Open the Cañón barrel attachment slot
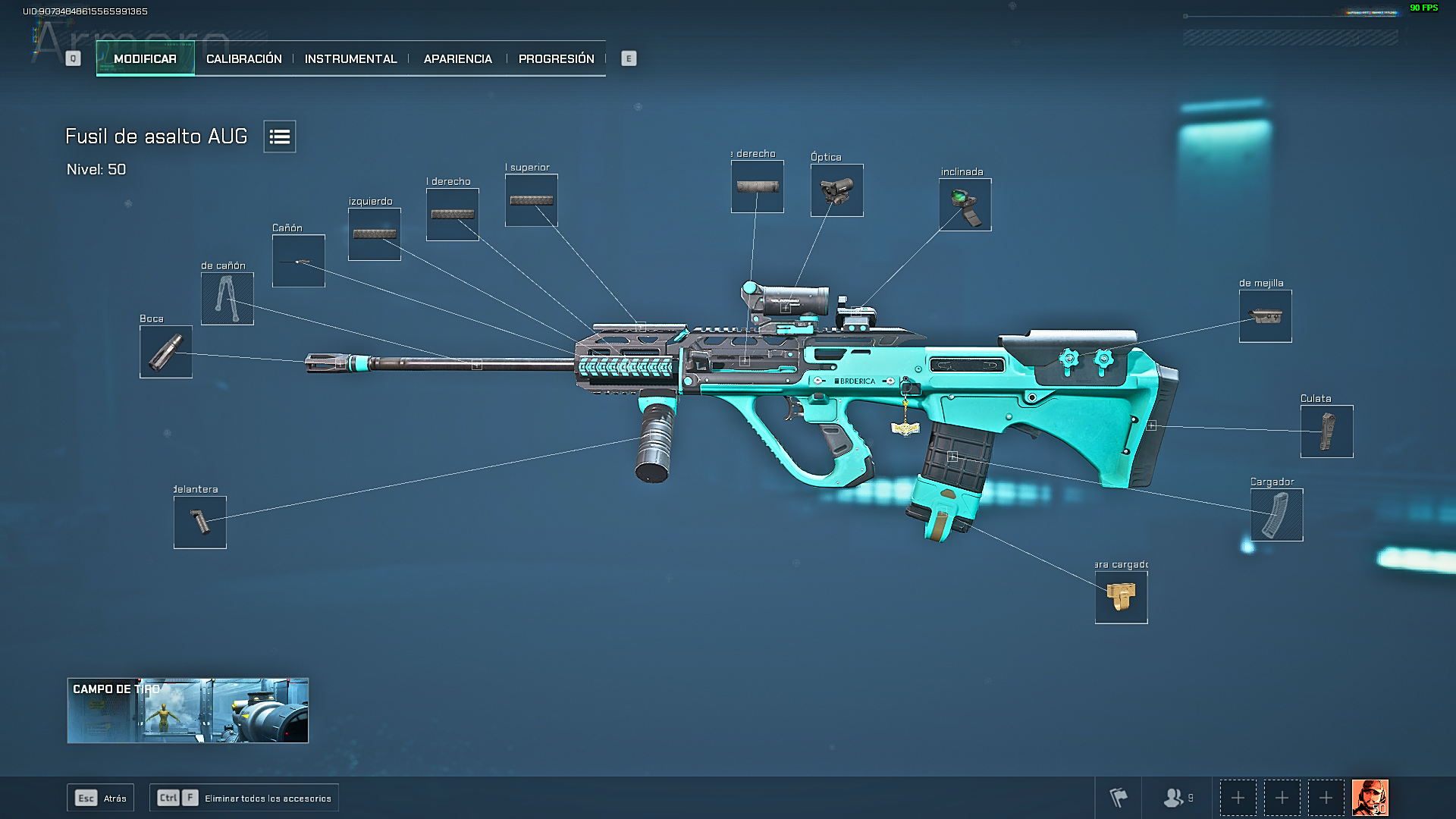 [298, 261]
